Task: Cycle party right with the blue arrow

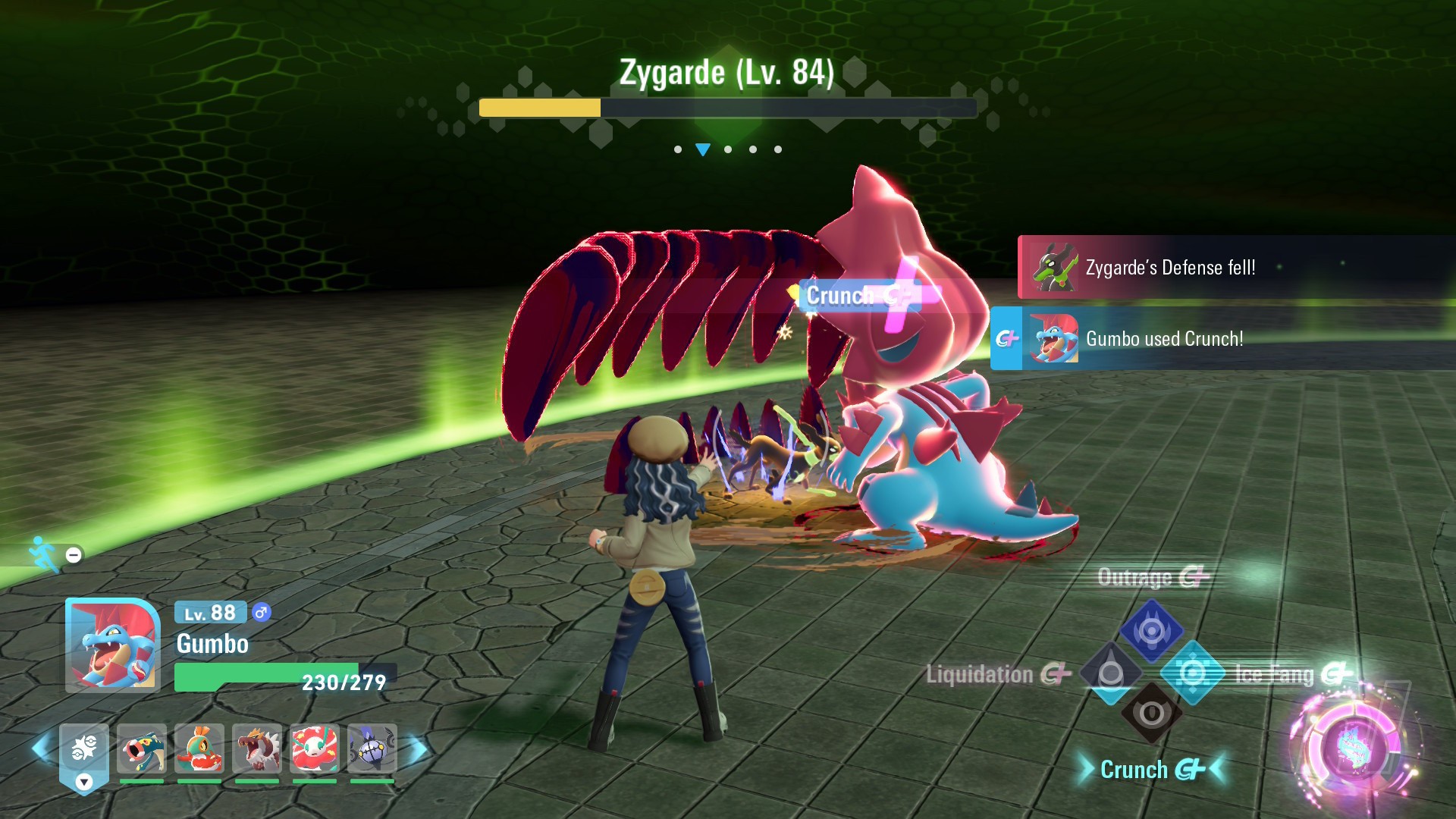Action: [418, 749]
